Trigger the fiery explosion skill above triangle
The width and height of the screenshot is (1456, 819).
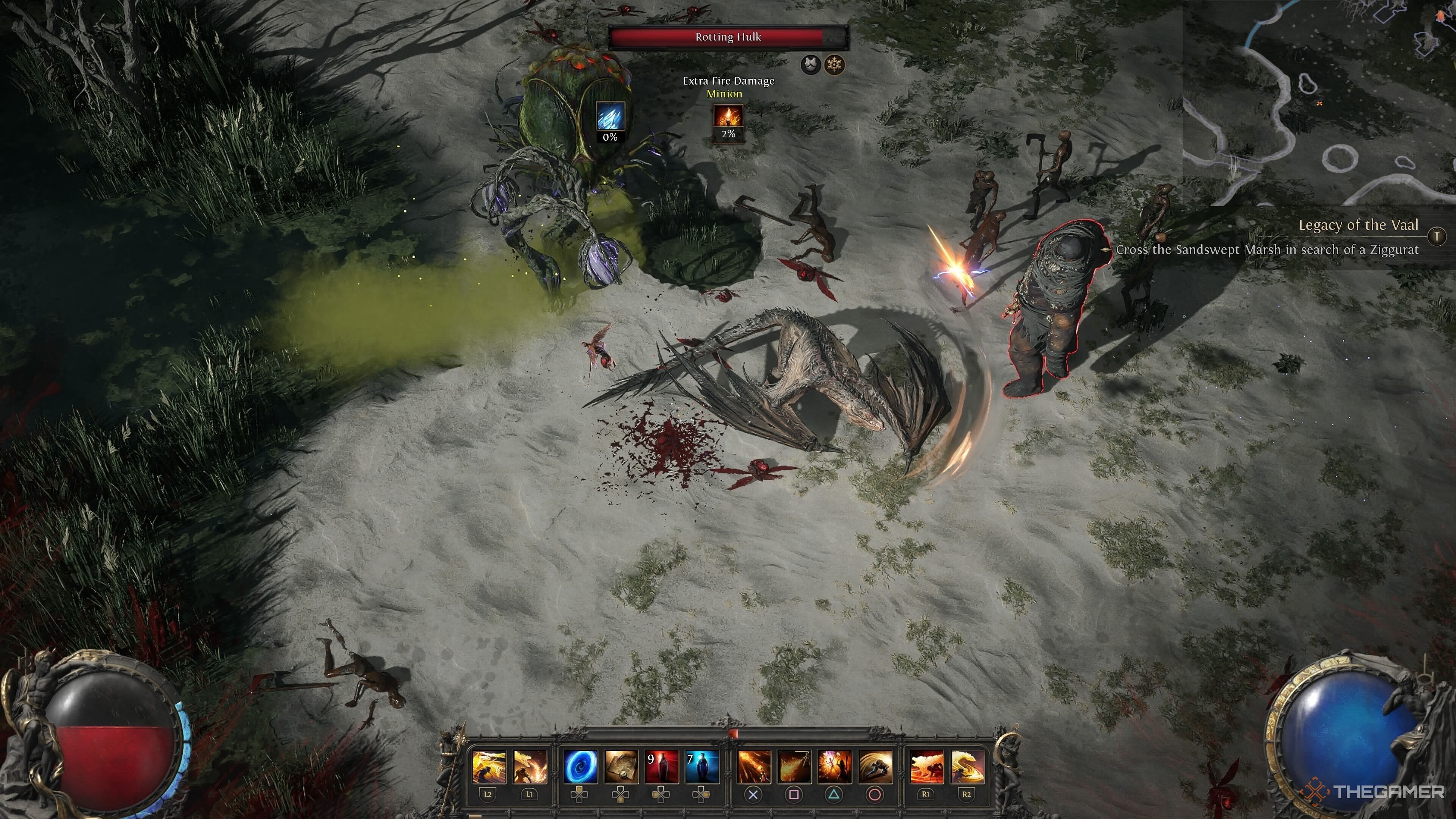[834, 766]
